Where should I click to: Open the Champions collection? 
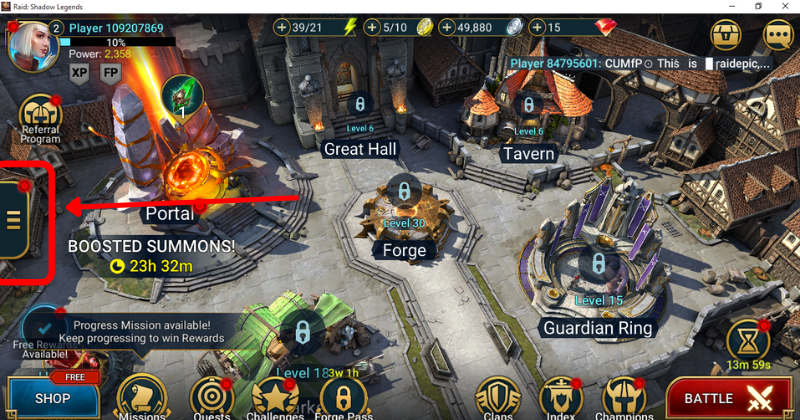pos(623,398)
